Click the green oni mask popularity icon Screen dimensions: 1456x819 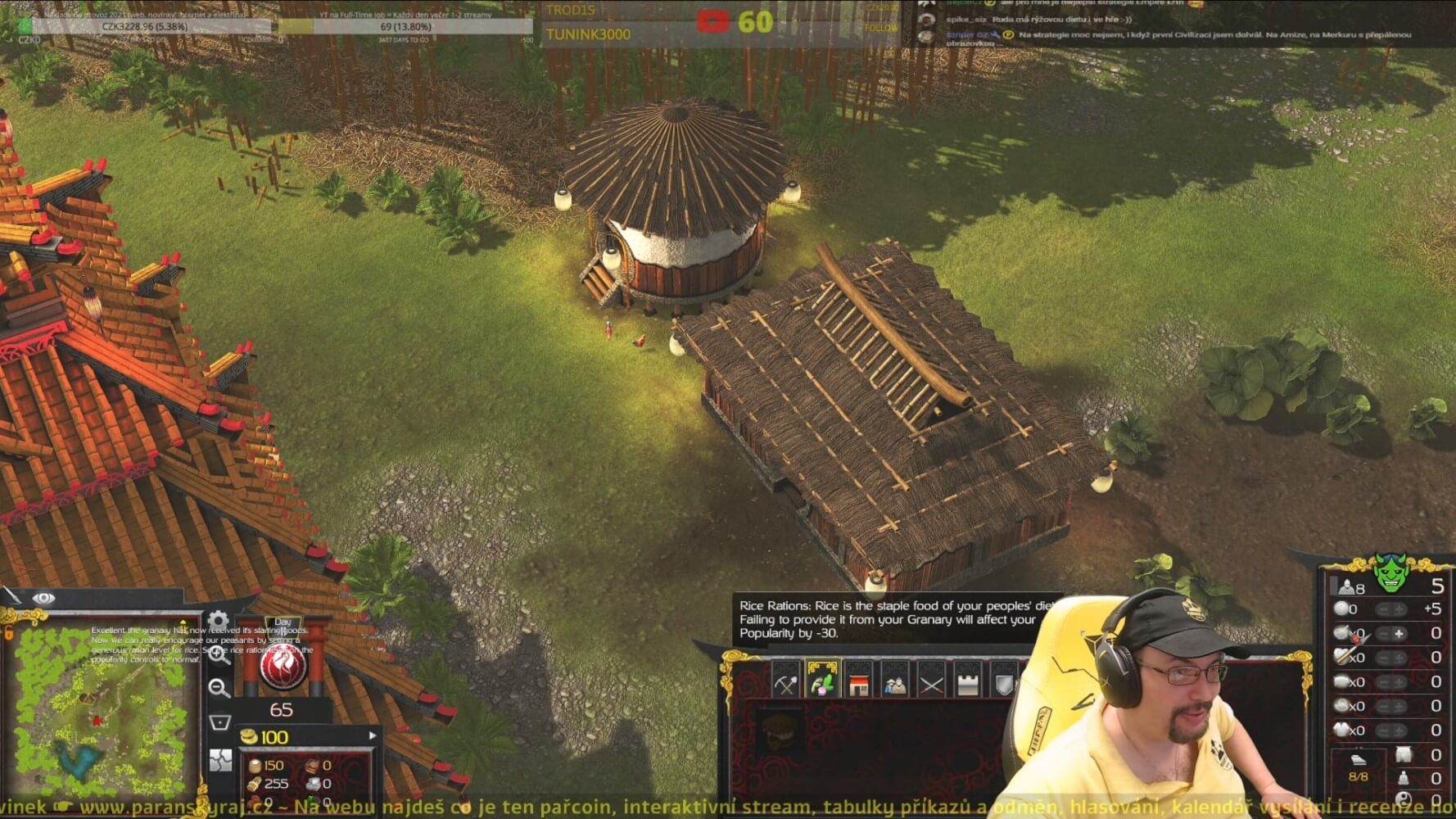click(1390, 574)
